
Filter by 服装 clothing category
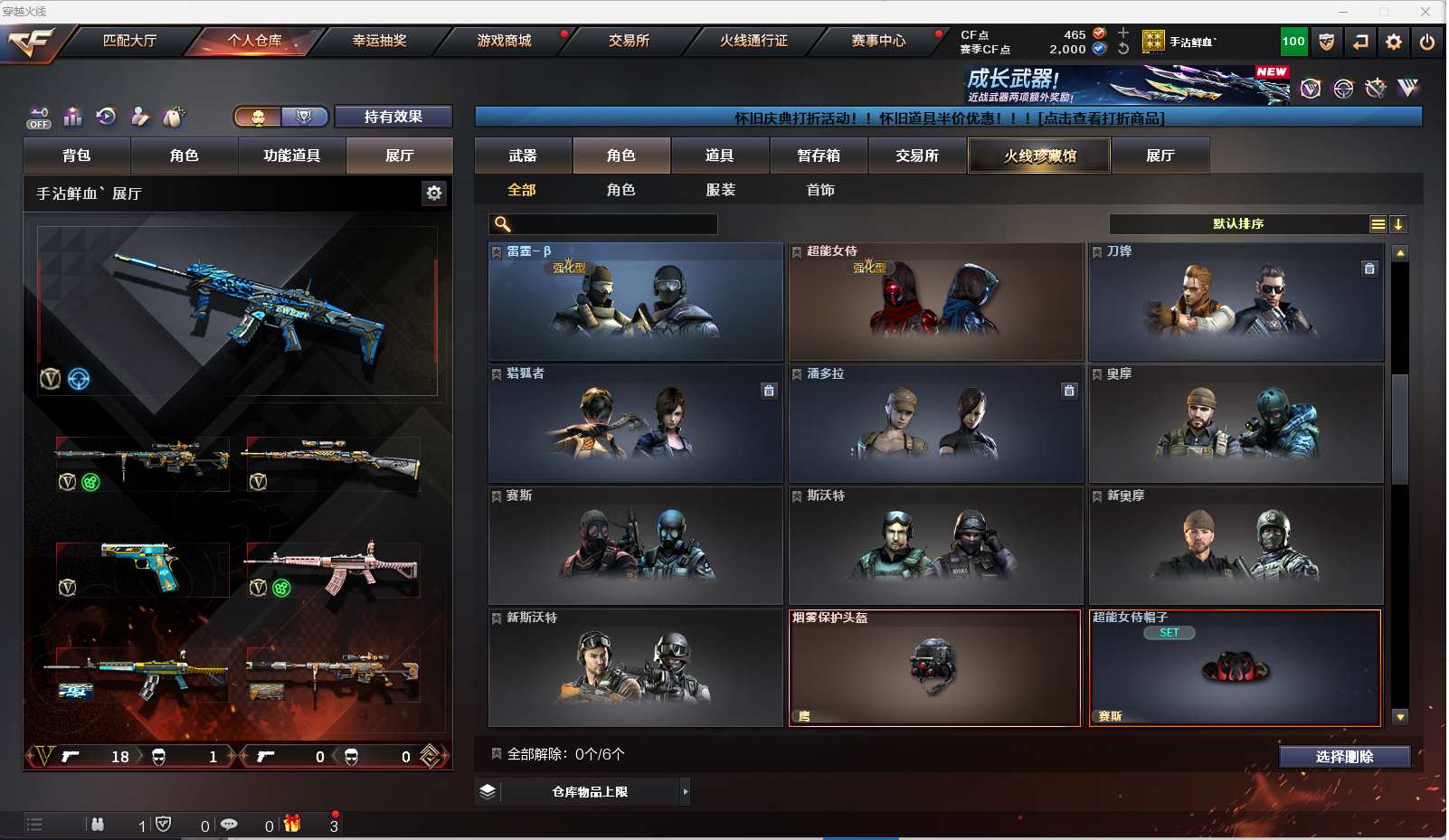pyautogui.click(x=721, y=190)
